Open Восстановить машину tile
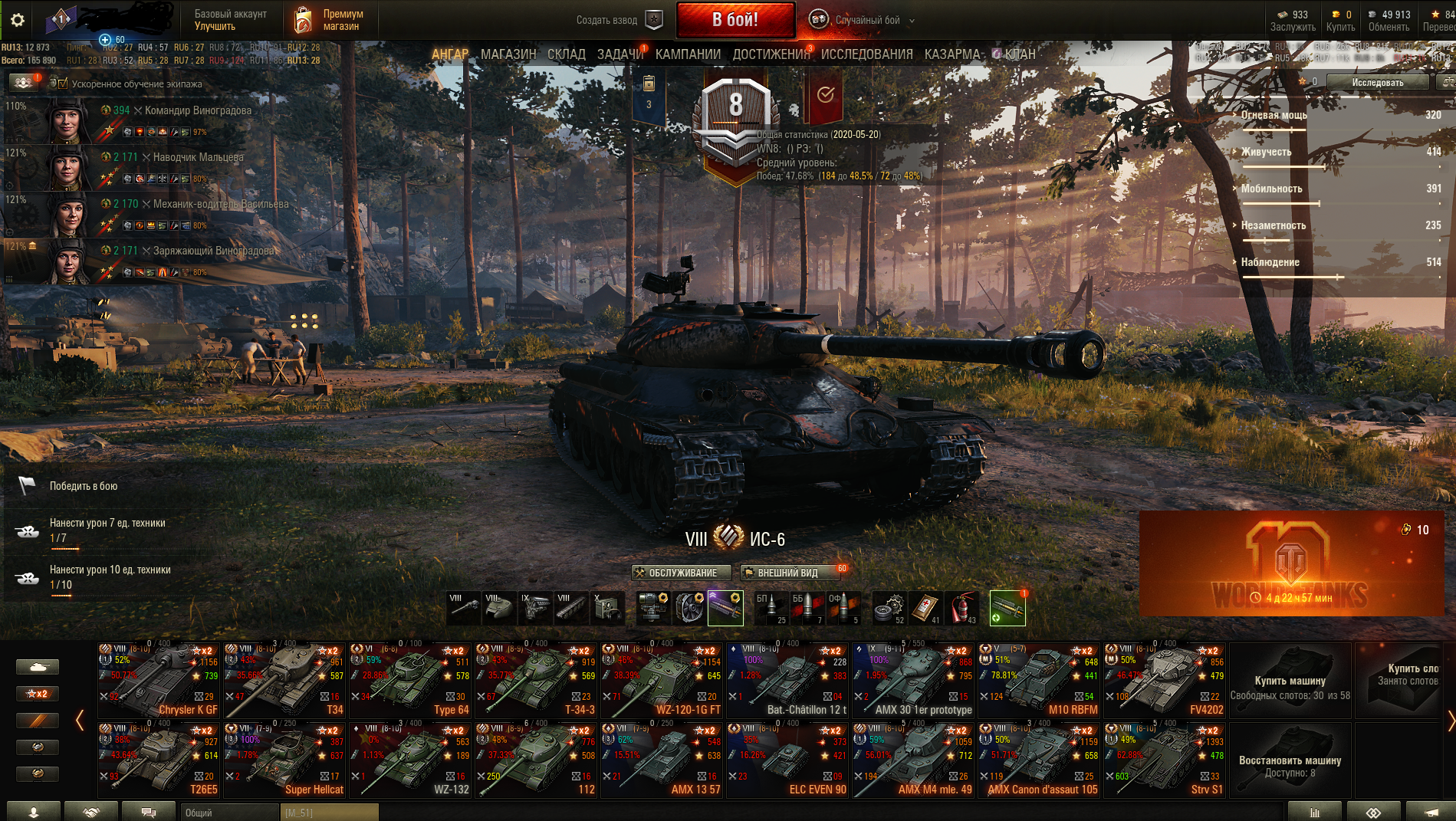Viewport: 1456px width, 821px height. pos(1290,760)
